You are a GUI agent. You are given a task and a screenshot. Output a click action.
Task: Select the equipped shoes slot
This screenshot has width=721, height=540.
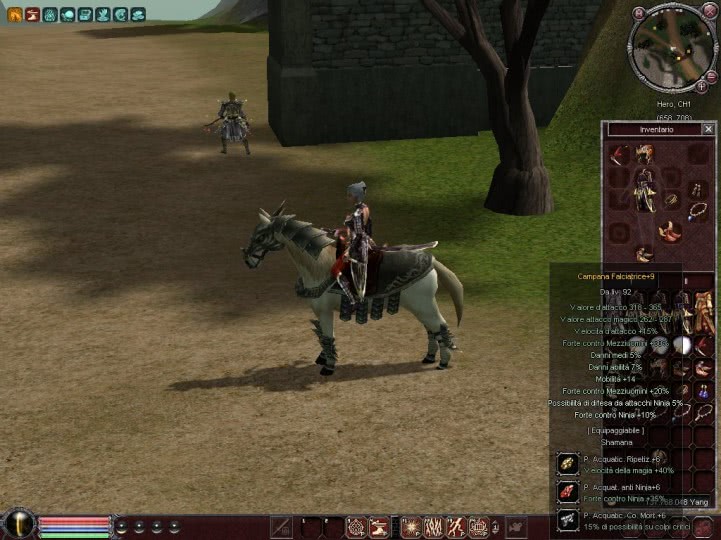[x=643, y=254]
